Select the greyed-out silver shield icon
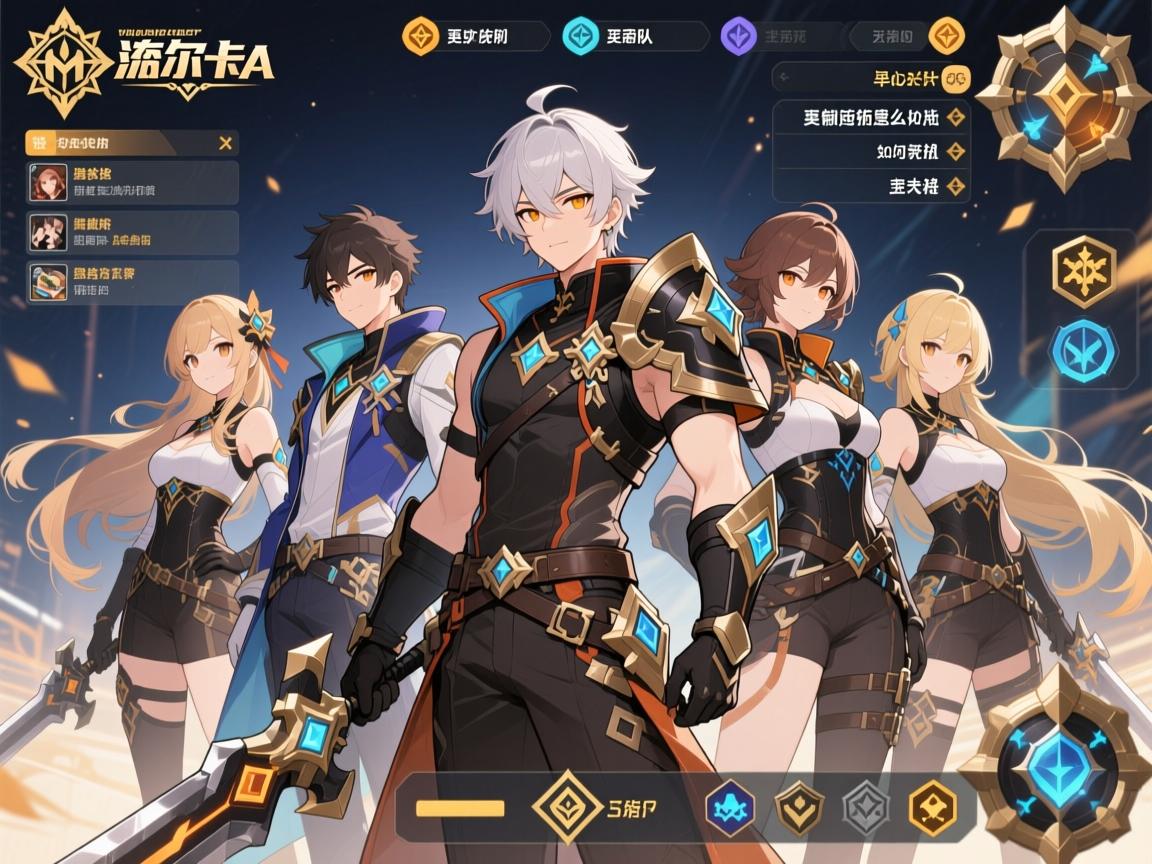The height and width of the screenshot is (864, 1152). coord(865,808)
